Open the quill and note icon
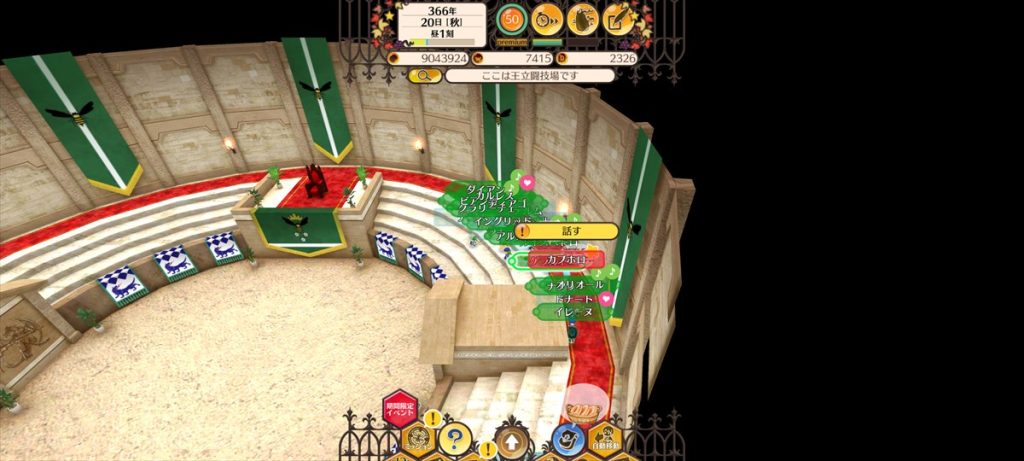This screenshot has height=461, width=1024. pyautogui.click(x=619, y=19)
